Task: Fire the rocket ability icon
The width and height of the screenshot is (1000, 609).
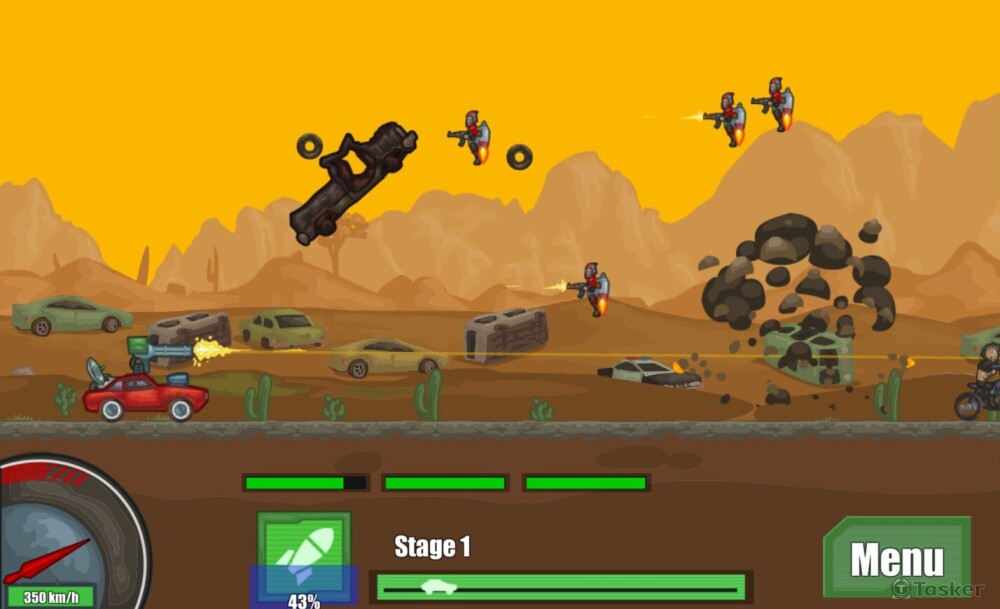Action: point(304,555)
